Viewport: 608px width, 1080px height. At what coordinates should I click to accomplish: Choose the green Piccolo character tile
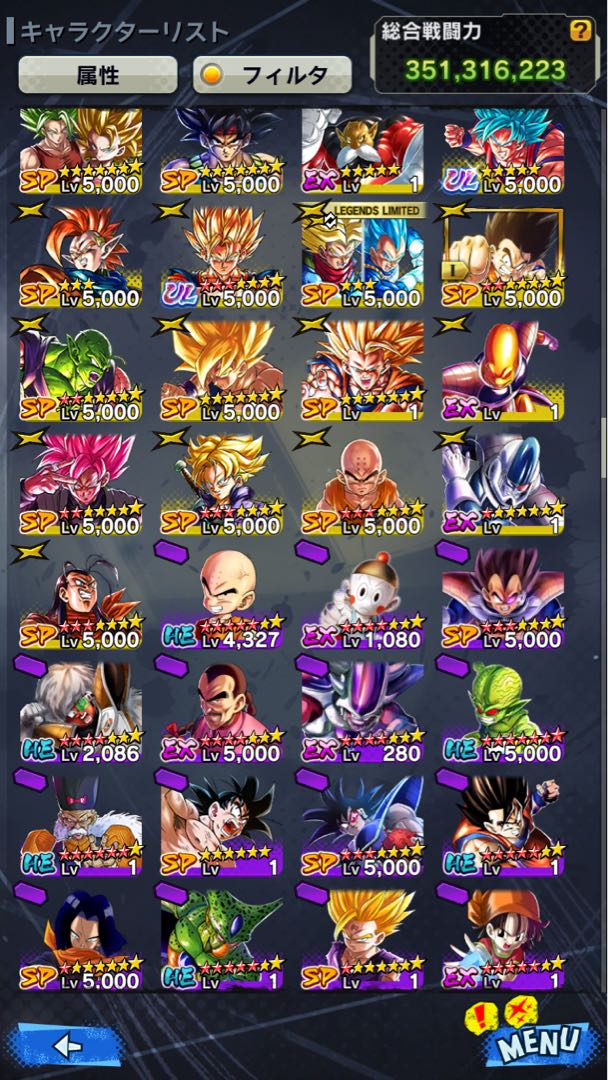[80, 372]
